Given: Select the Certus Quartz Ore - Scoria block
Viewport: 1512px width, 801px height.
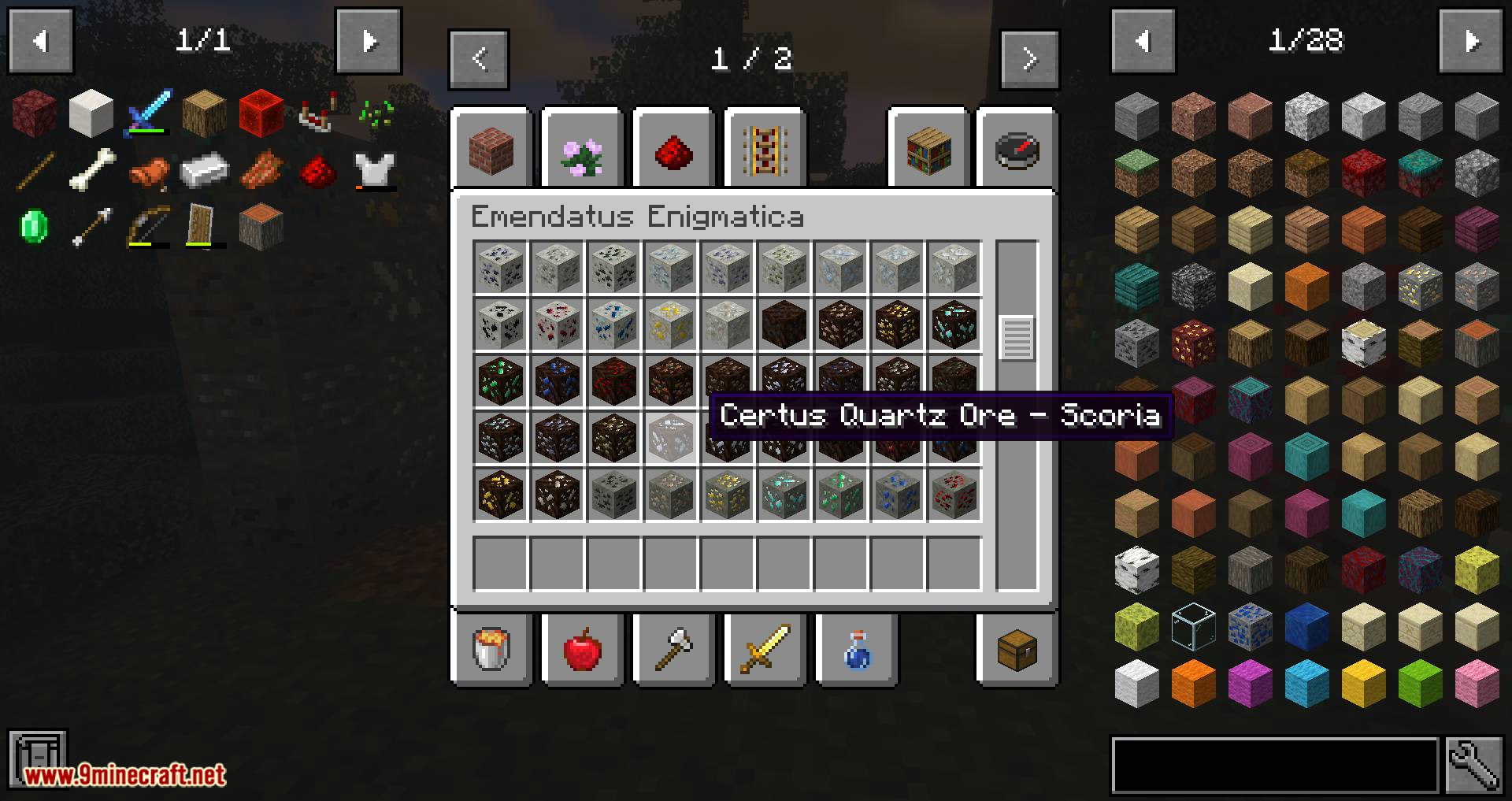Looking at the screenshot, I should tap(671, 439).
